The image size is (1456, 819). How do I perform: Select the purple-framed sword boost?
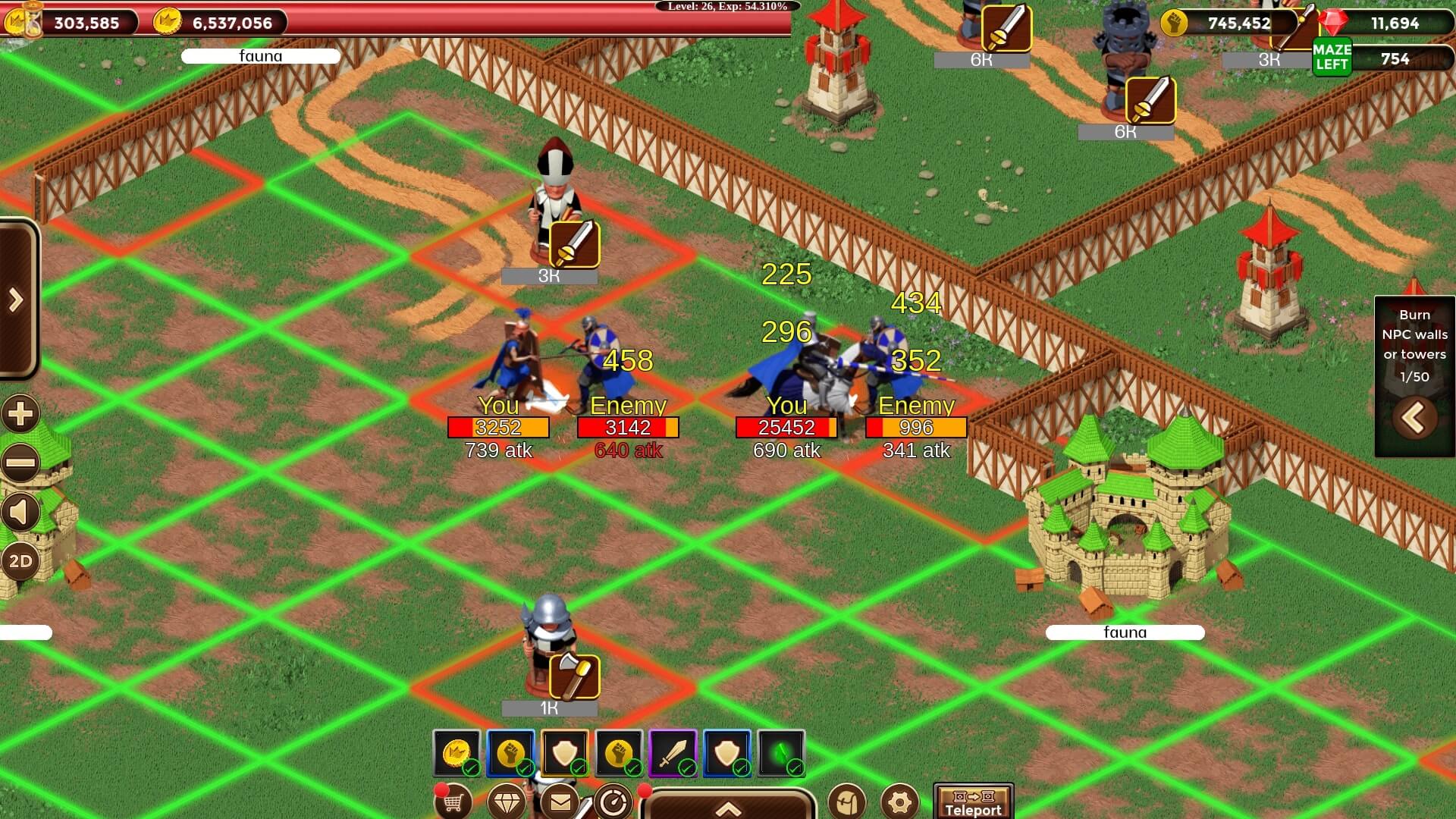[673, 753]
